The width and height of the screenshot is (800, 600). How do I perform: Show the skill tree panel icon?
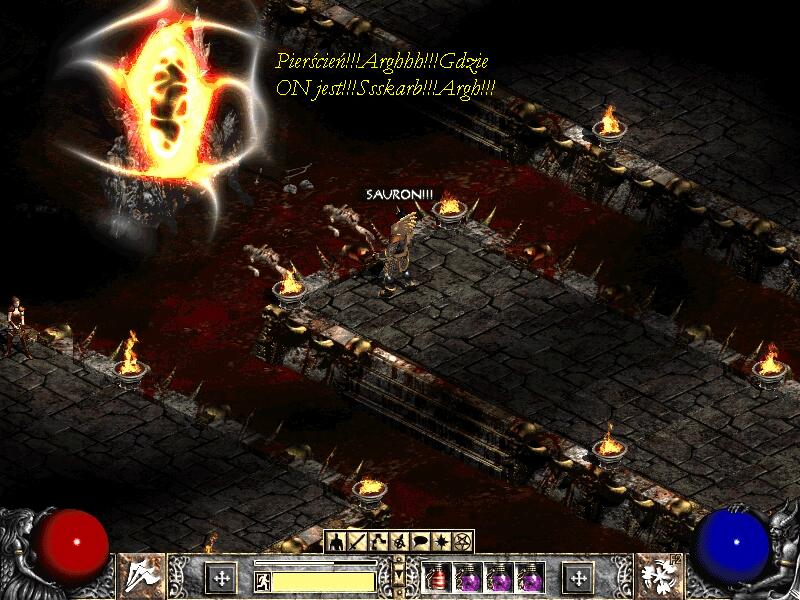coord(377,542)
